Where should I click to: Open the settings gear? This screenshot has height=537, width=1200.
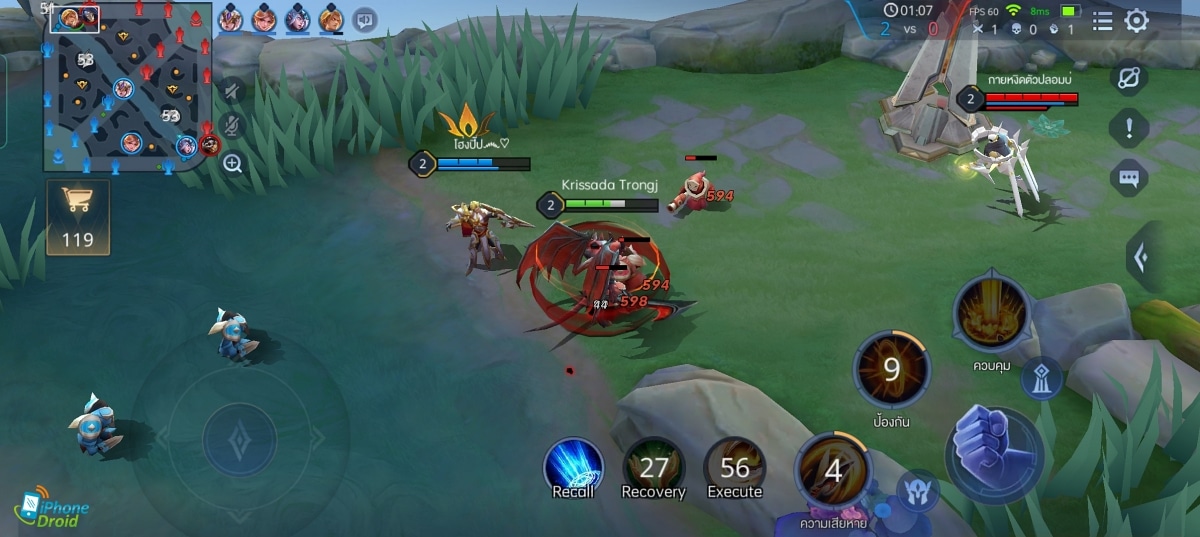coord(1137,21)
